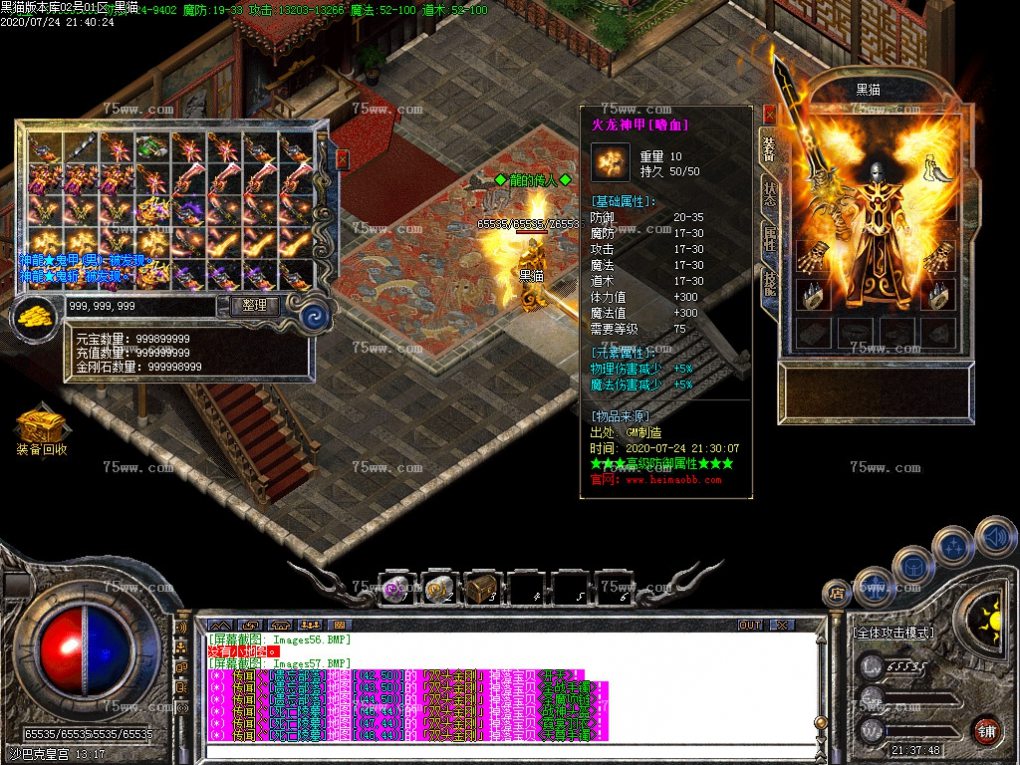Image resolution: width=1020 pixels, height=765 pixels.
Task: Select the 技能 skills tab
Action: point(769,284)
